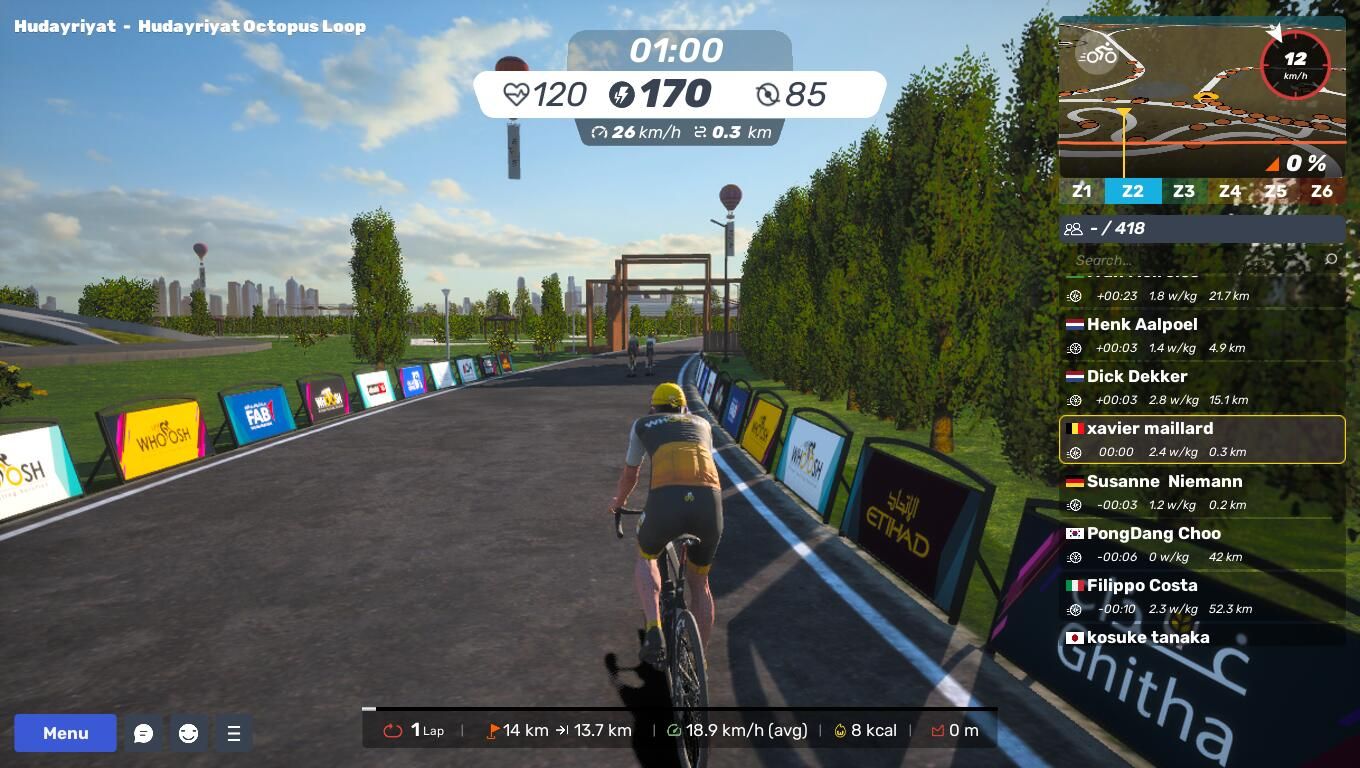
Task: Click the search magnifier icon
Action: (1331, 260)
